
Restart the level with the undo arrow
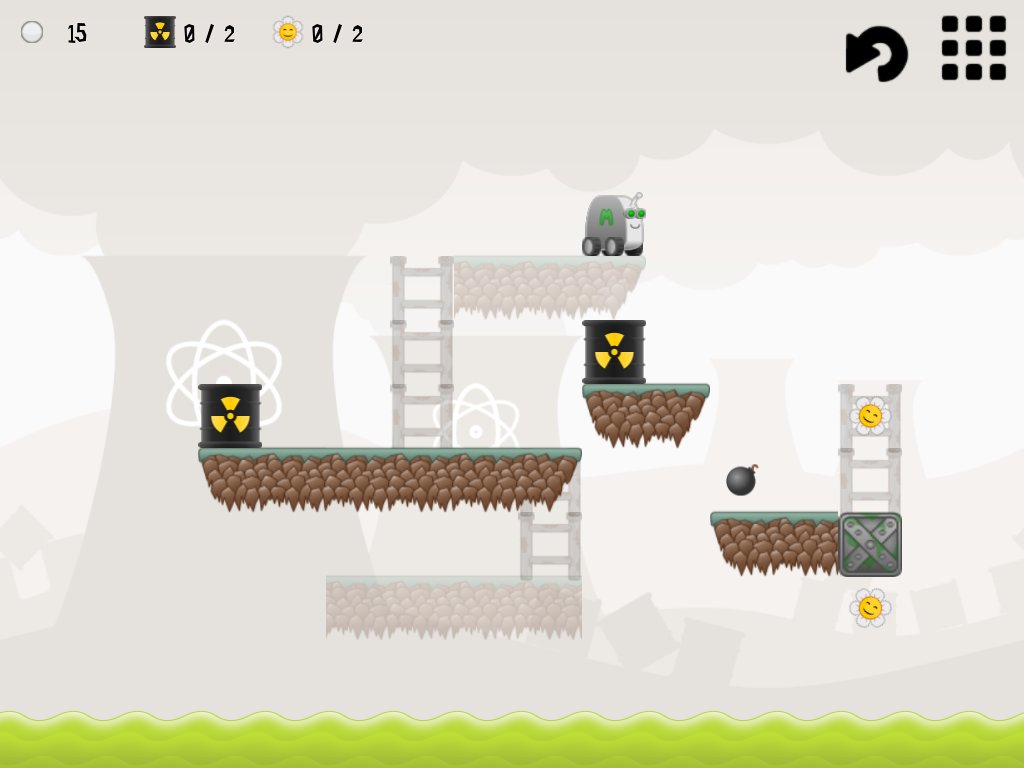tap(877, 52)
